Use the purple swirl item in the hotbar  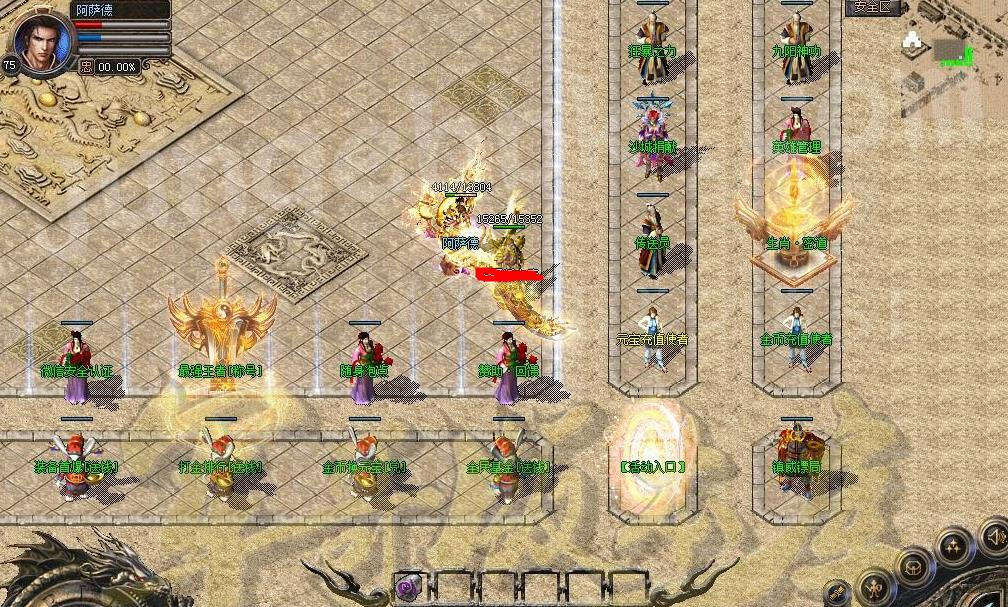407,587
